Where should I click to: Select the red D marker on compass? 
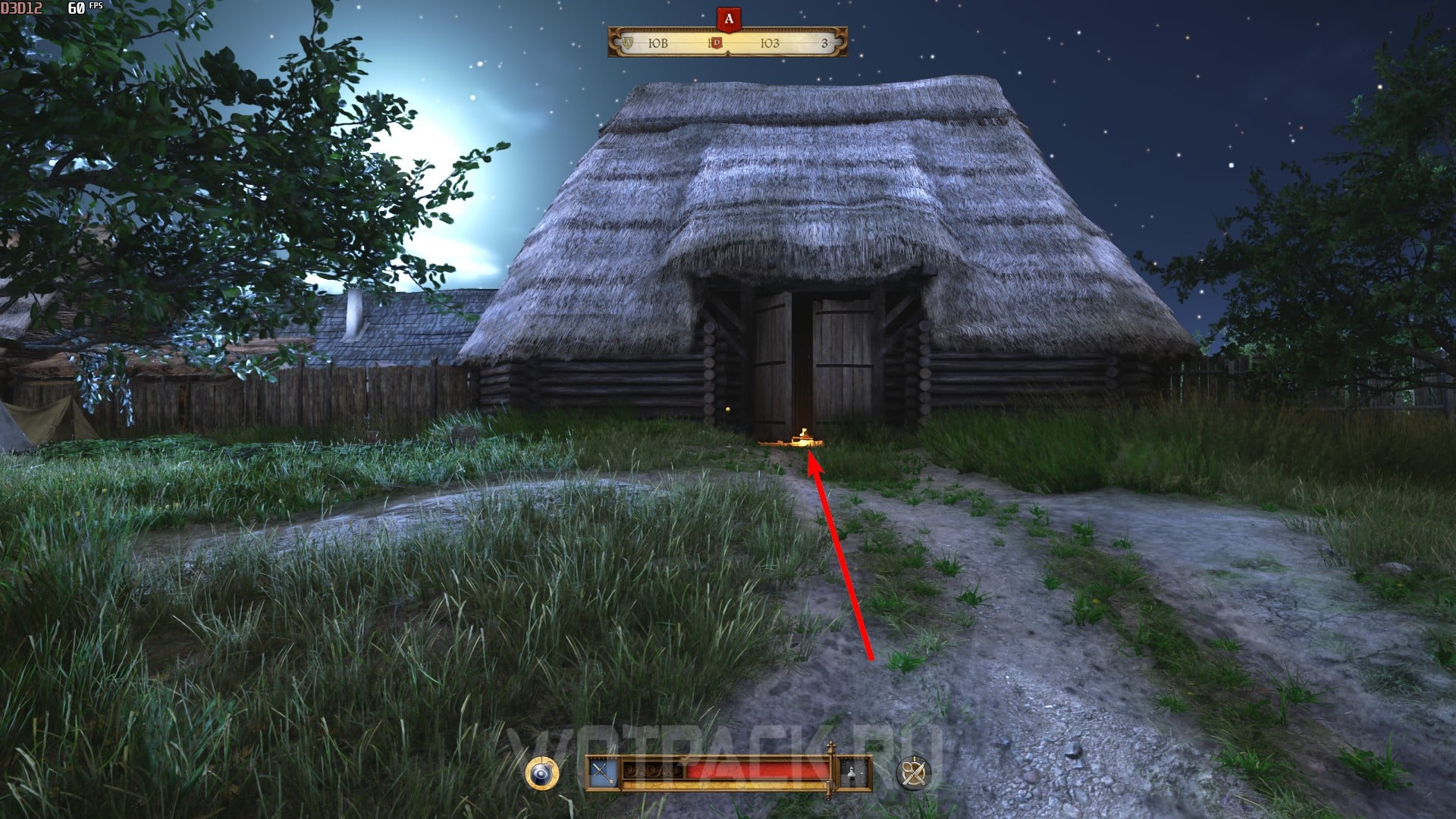click(x=715, y=43)
